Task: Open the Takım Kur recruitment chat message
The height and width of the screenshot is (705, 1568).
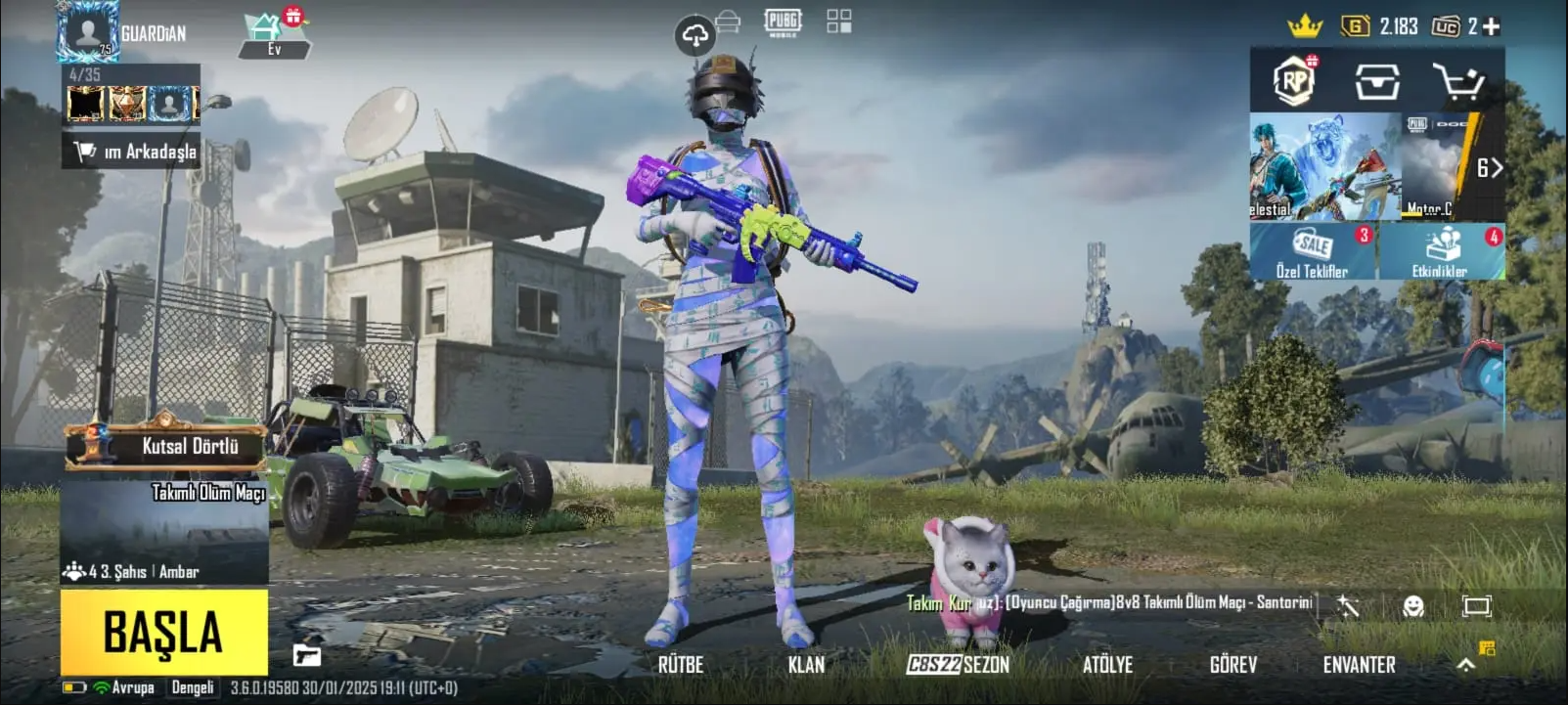Action: coord(1108,603)
